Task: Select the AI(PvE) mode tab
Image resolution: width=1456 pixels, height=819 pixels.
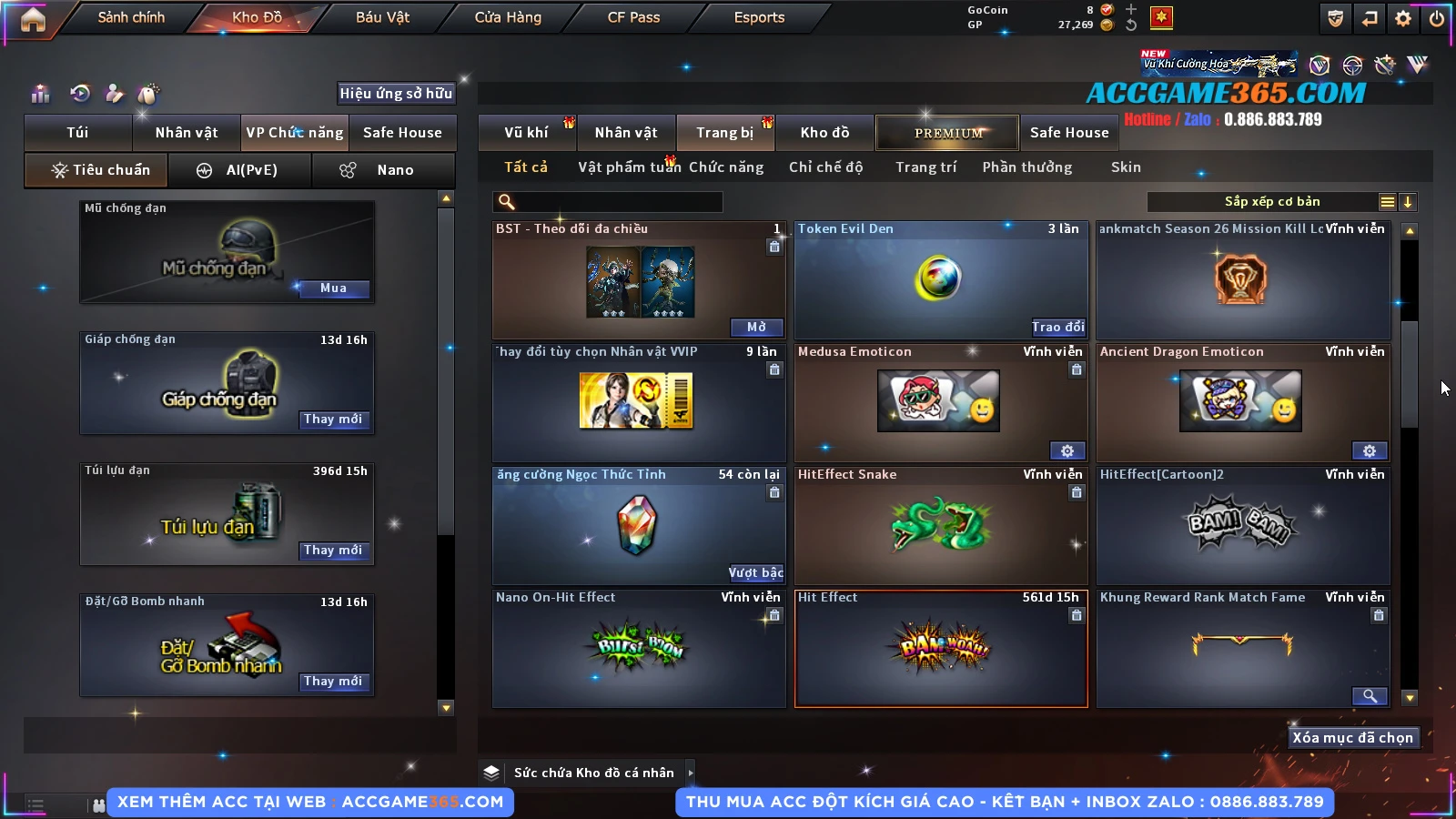Action: tap(240, 170)
